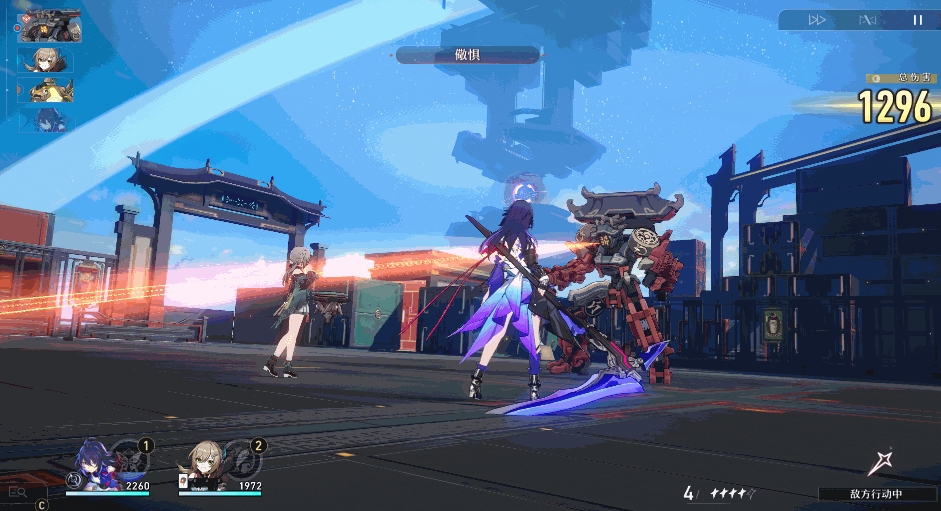Open the battle details magnifier icon
Image resolution: width=941 pixels, height=511 pixels.
tap(17, 492)
